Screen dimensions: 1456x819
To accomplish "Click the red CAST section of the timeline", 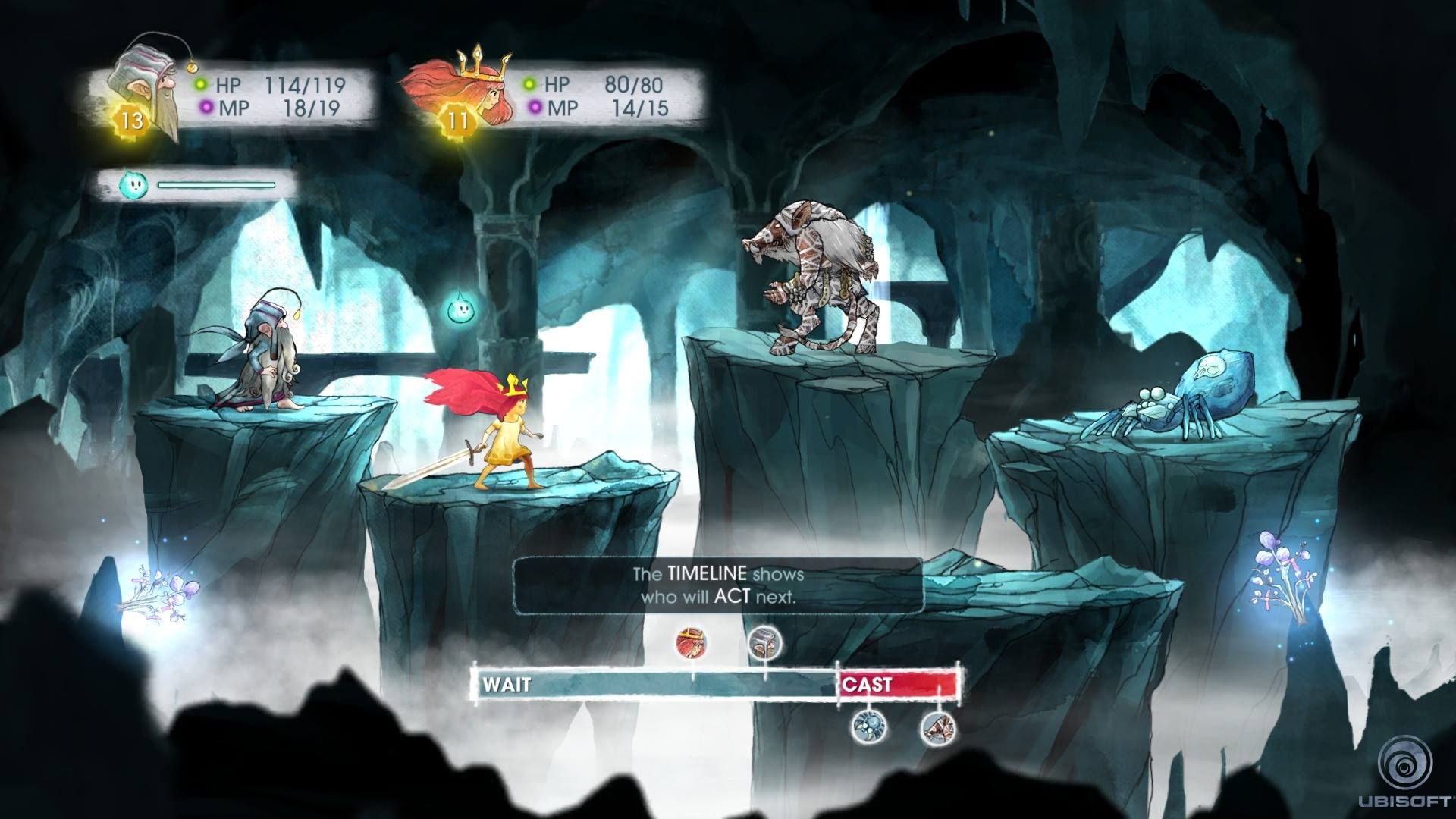I will [x=899, y=685].
